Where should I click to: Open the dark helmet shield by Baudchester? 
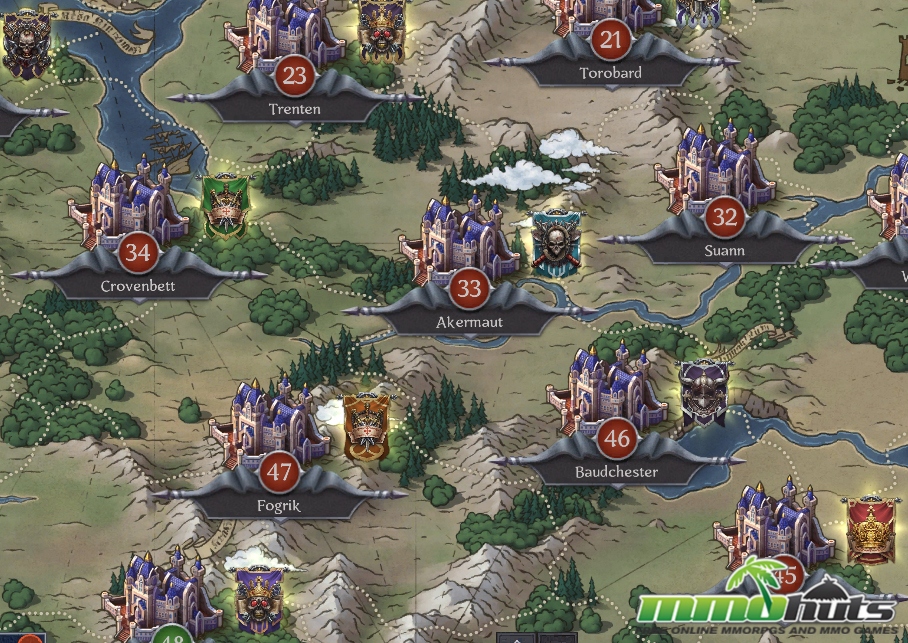[x=702, y=390]
